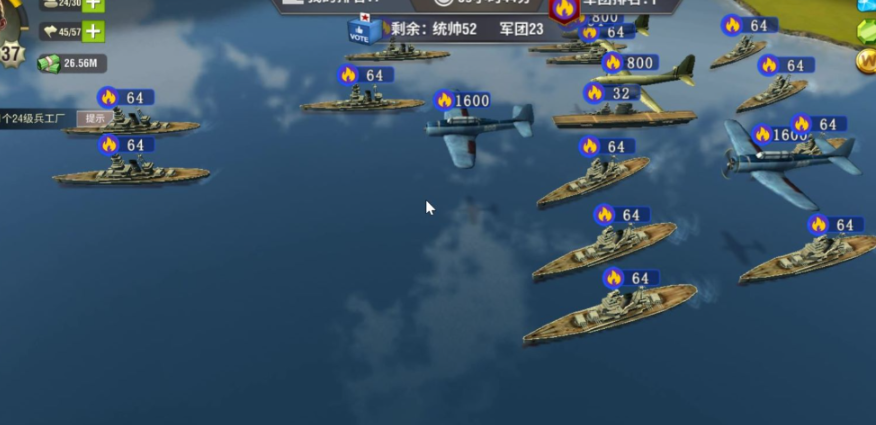
Task: Select the red hexagon flame emblem
Action: click(565, 10)
